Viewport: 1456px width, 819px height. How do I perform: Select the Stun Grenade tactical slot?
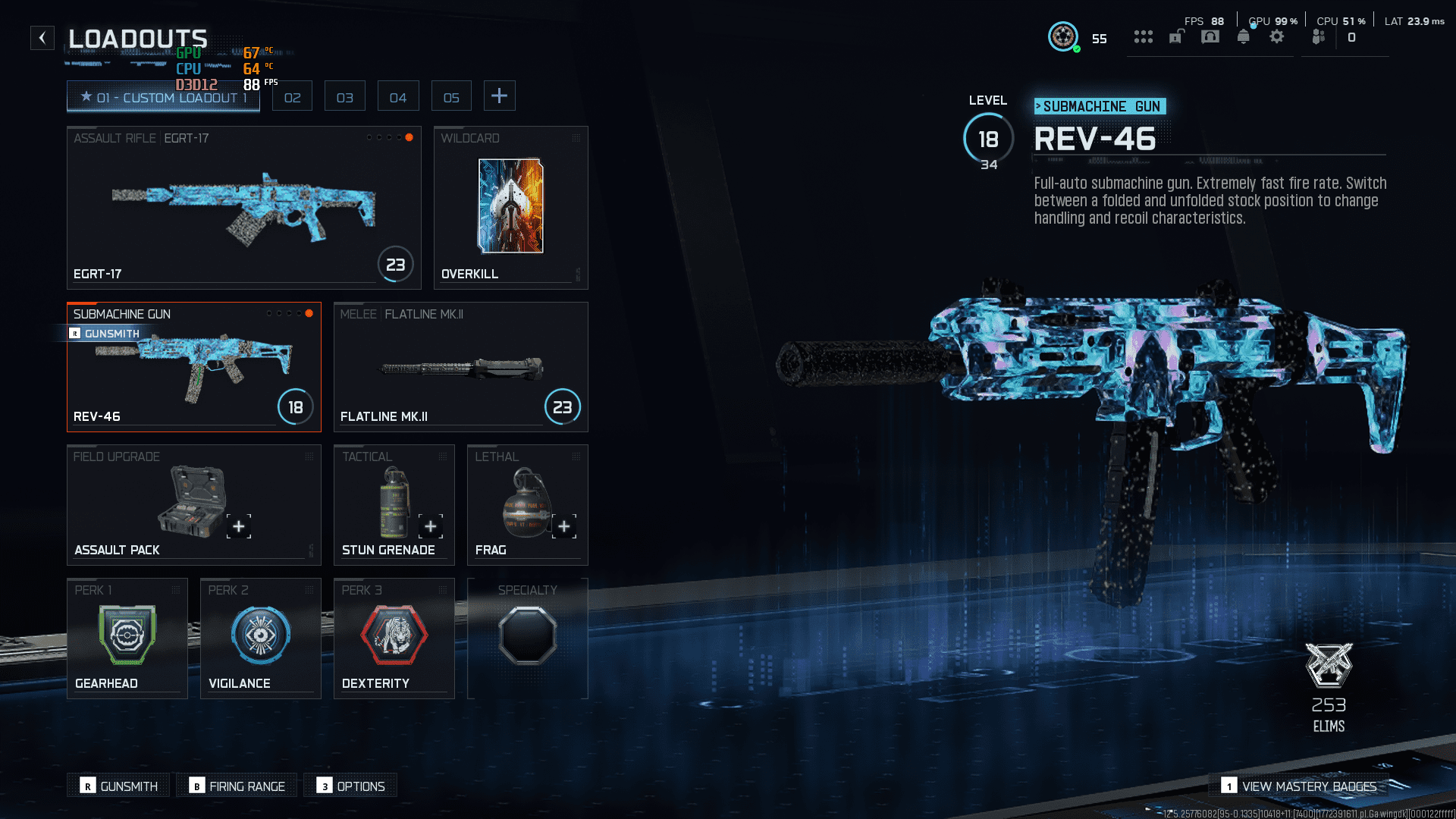(394, 505)
